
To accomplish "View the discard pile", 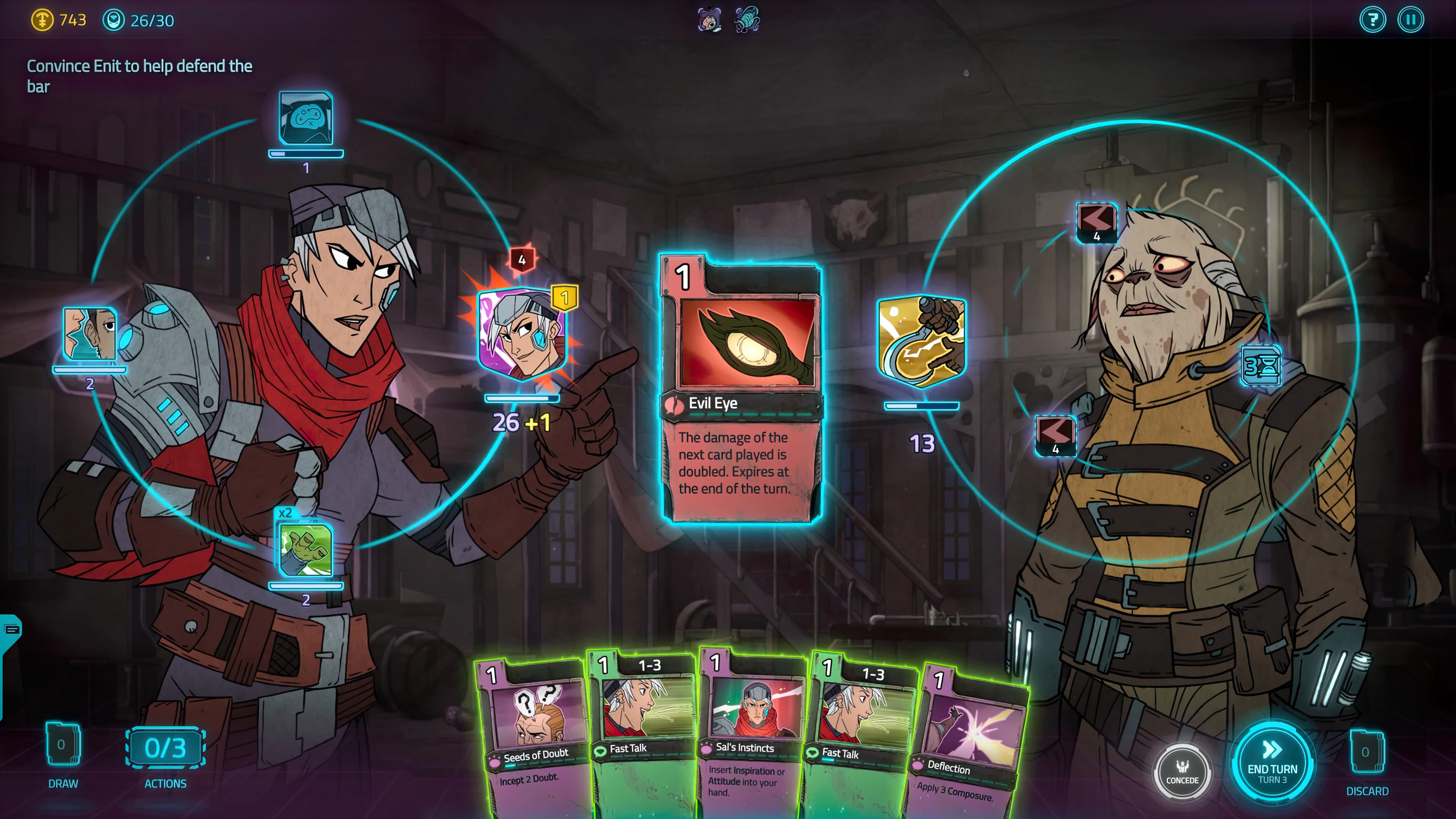I will [1366, 752].
